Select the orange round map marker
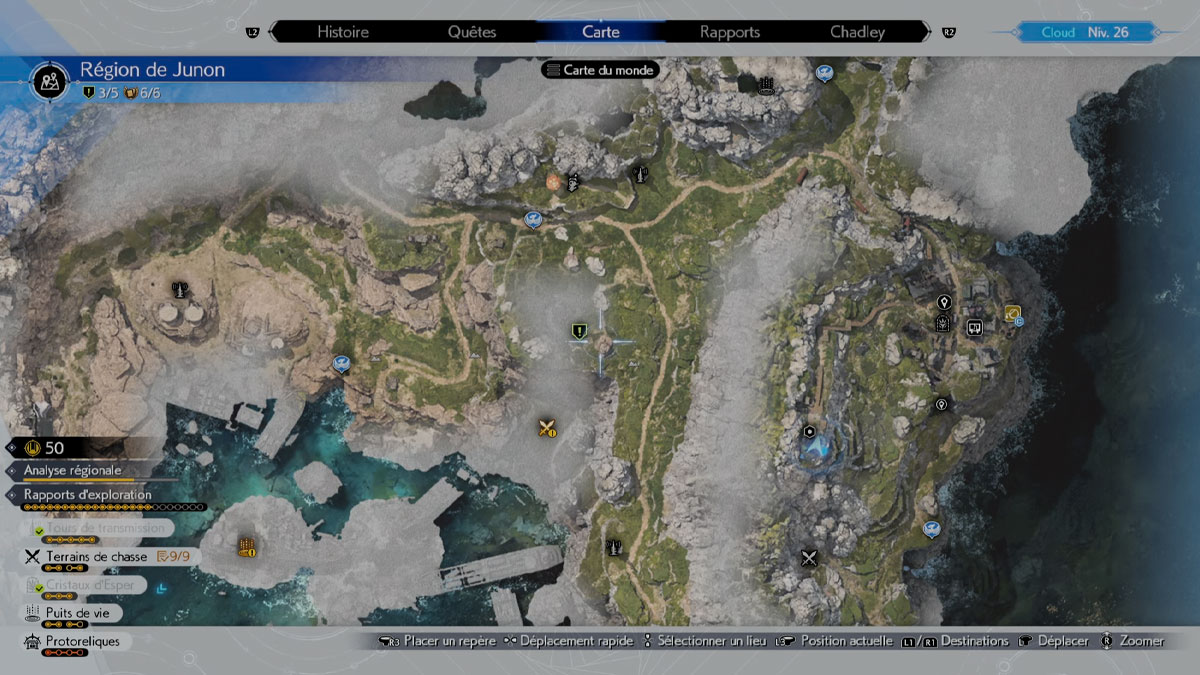 (x=553, y=182)
